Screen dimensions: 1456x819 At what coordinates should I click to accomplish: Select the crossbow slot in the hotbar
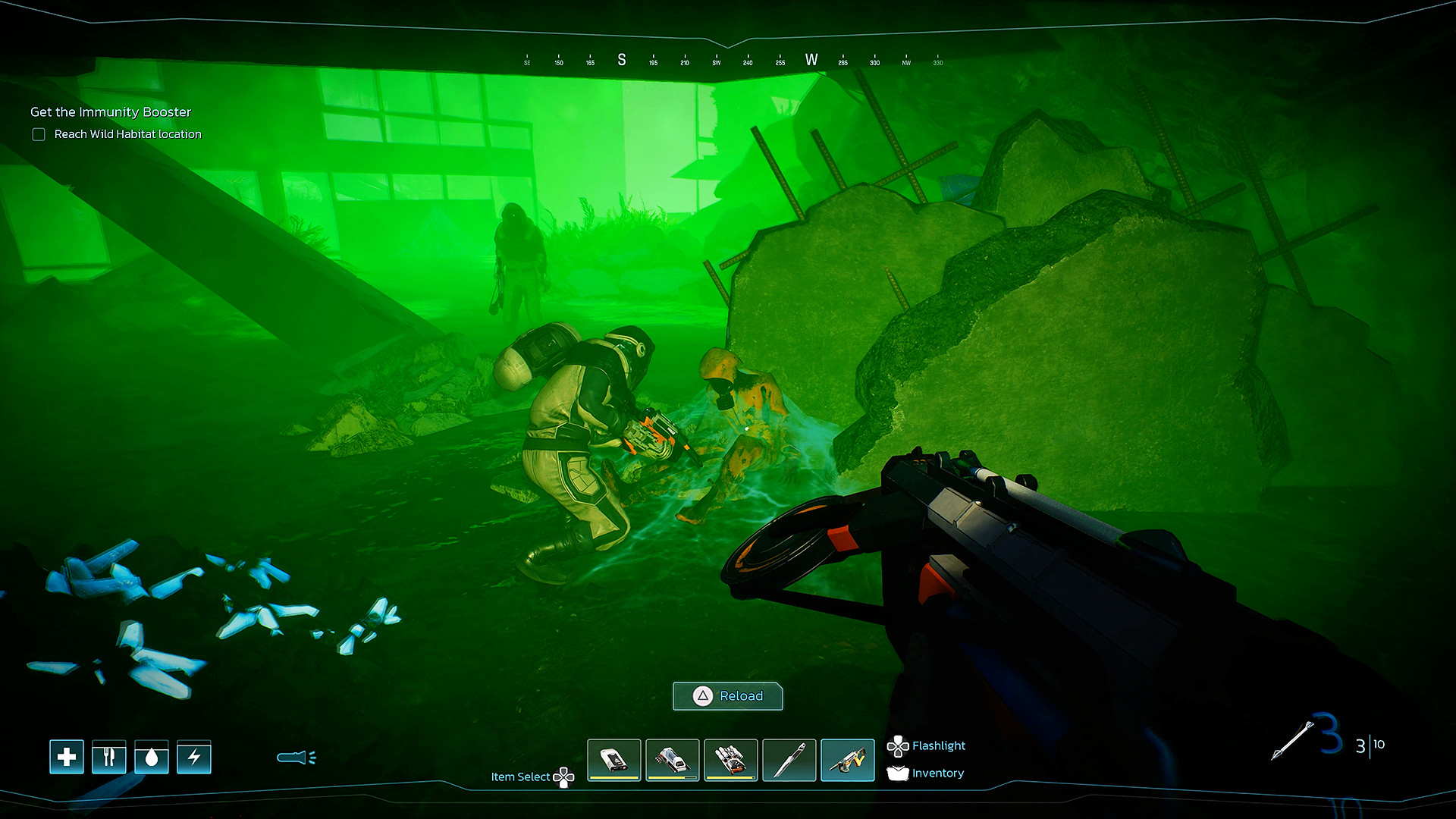pyautogui.click(x=848, y=759)
